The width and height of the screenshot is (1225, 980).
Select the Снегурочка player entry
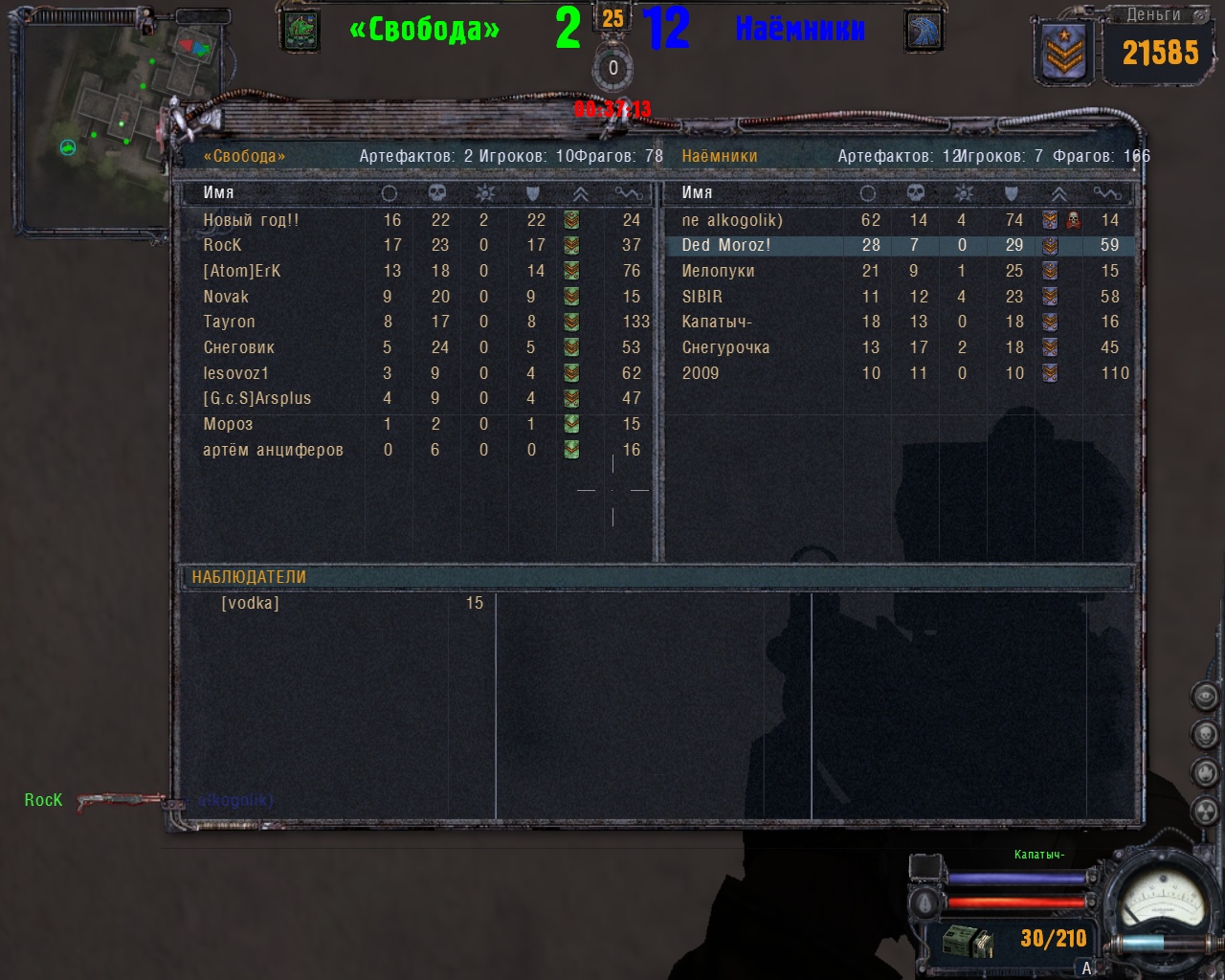pyautogui.click(x=725, y=347)
